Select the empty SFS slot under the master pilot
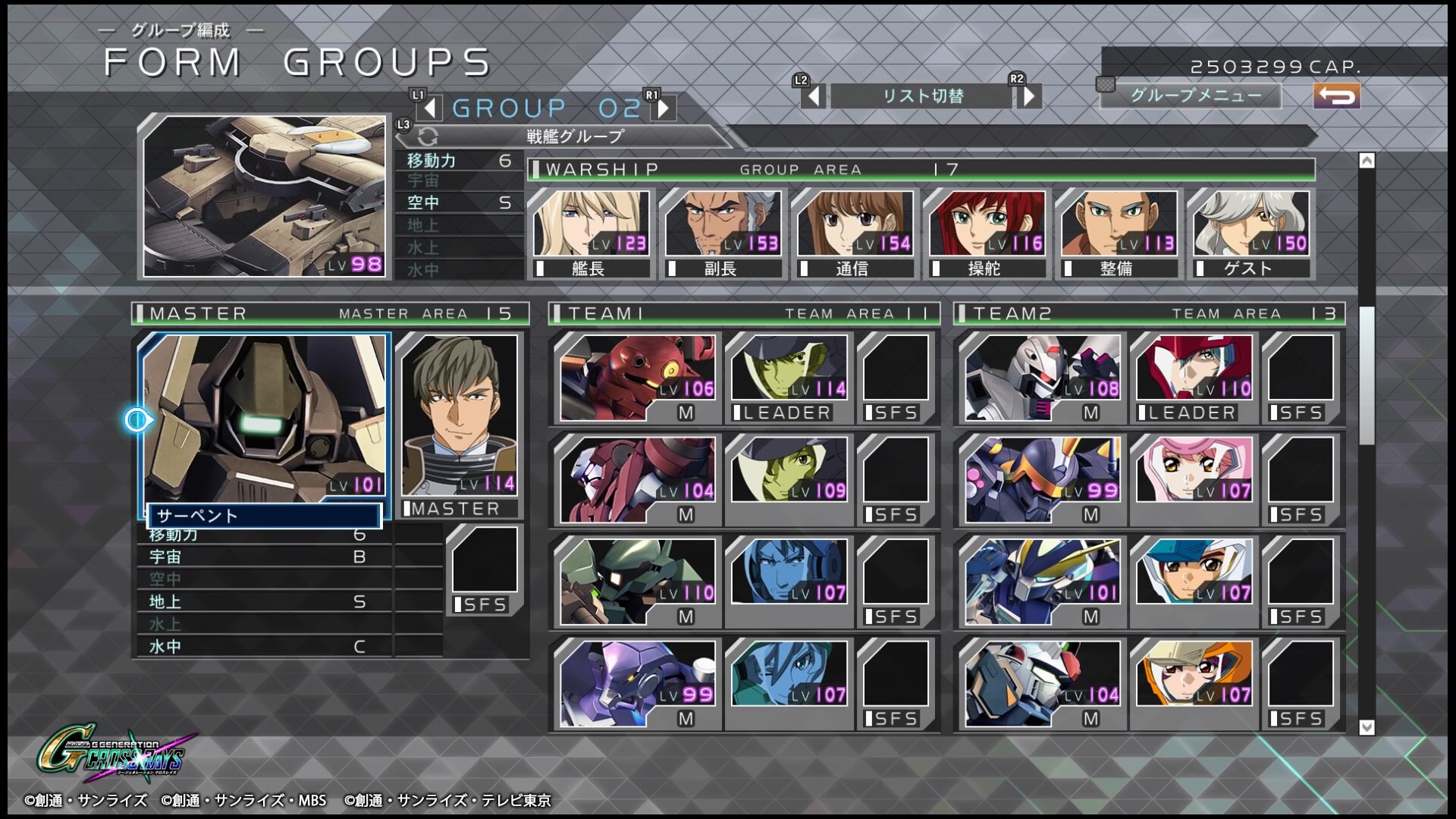 485,569
